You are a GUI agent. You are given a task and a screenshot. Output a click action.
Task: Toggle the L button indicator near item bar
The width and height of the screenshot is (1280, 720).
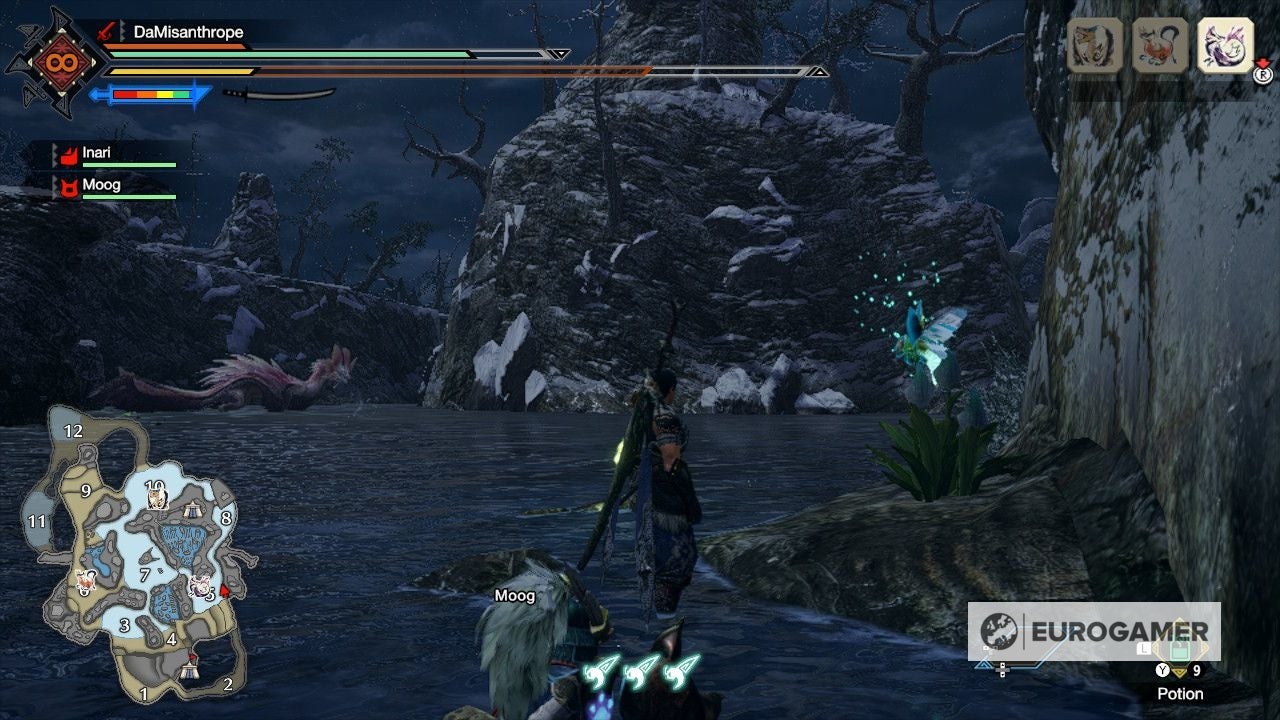[x=1144, y=649]
